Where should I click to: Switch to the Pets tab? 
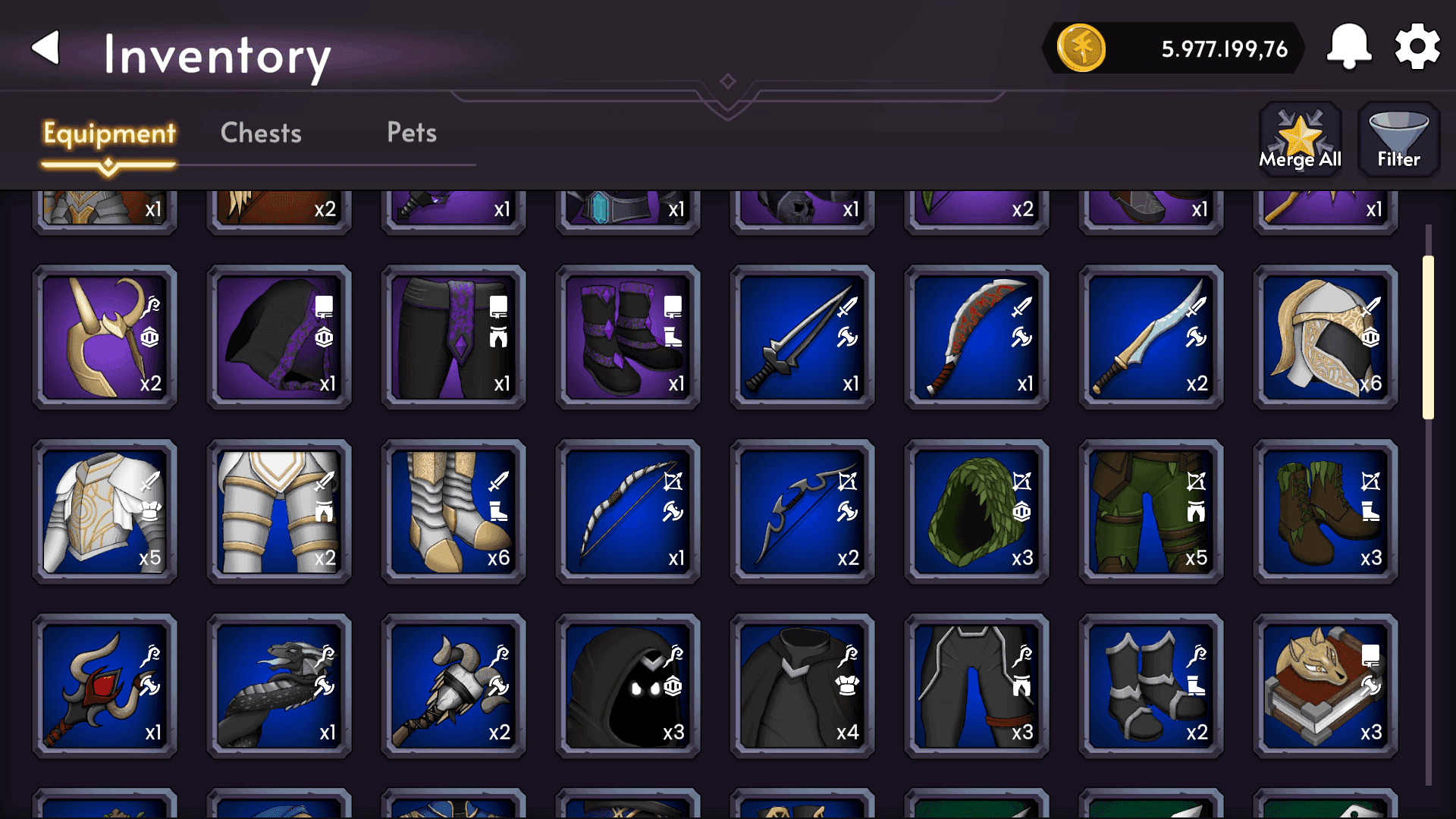[x=411, y=133]
